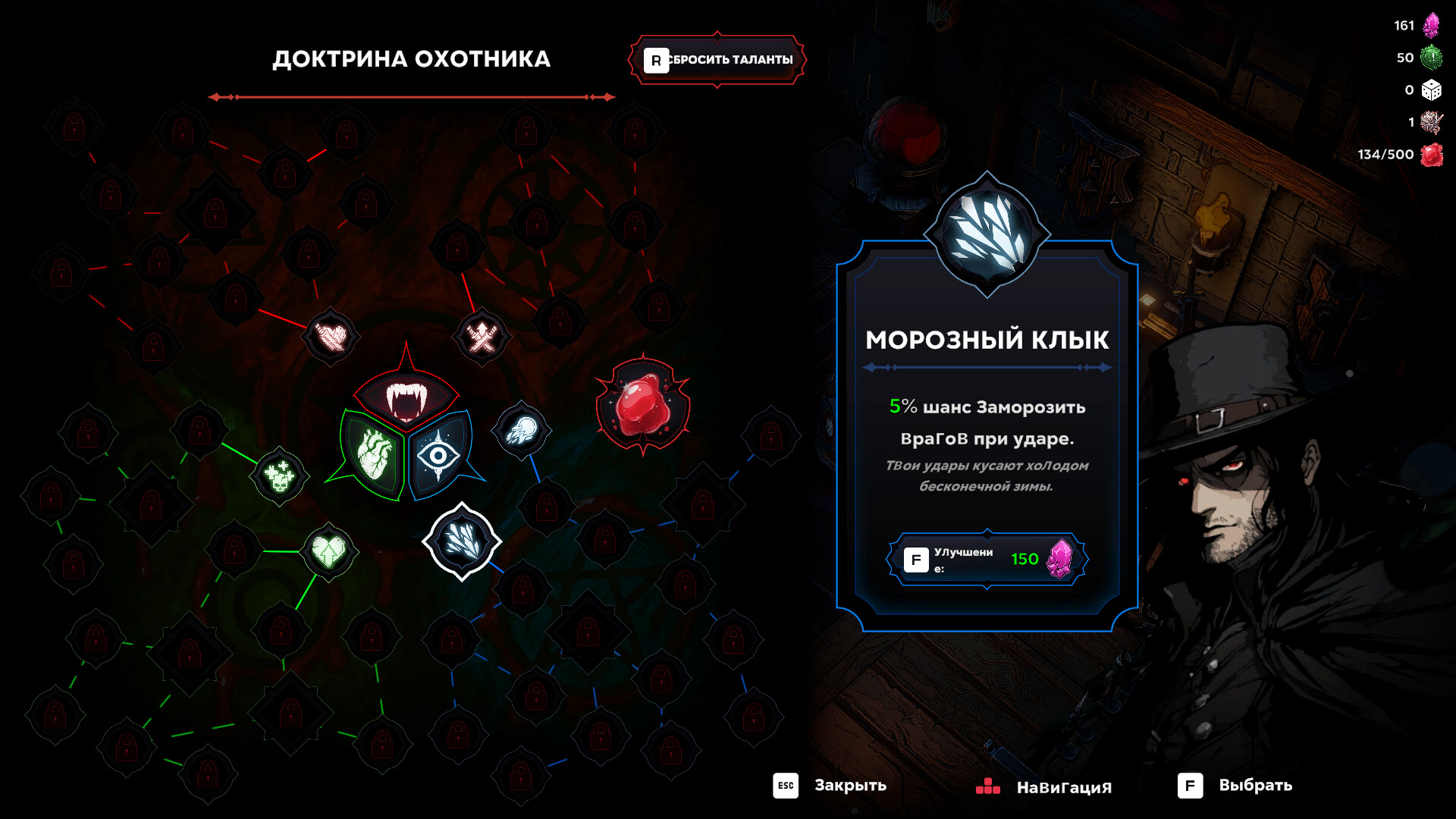Choose the green anatomical heart talent

[x=373, y=453]
